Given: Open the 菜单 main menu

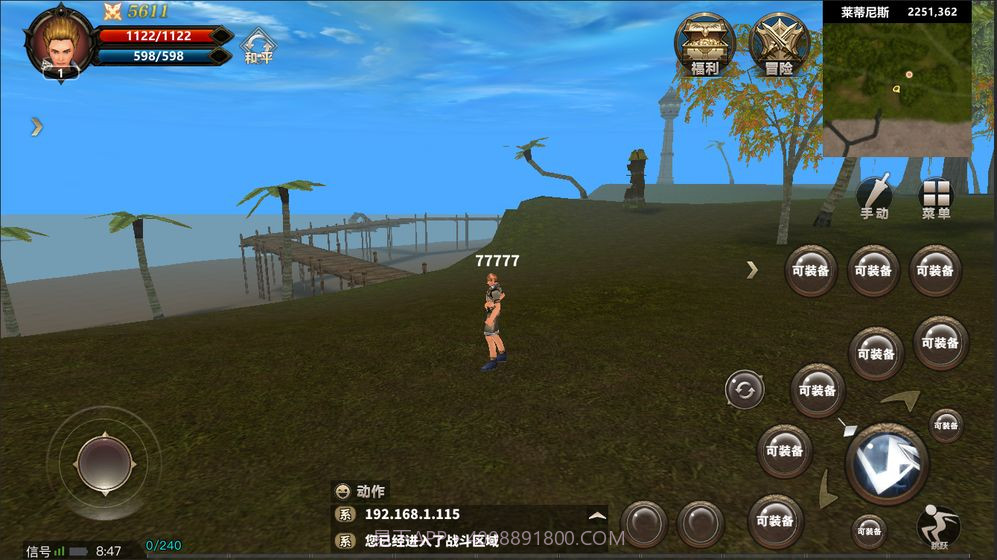Looking at the screenshot, I should pyautogui.click(x=936, y=197).
